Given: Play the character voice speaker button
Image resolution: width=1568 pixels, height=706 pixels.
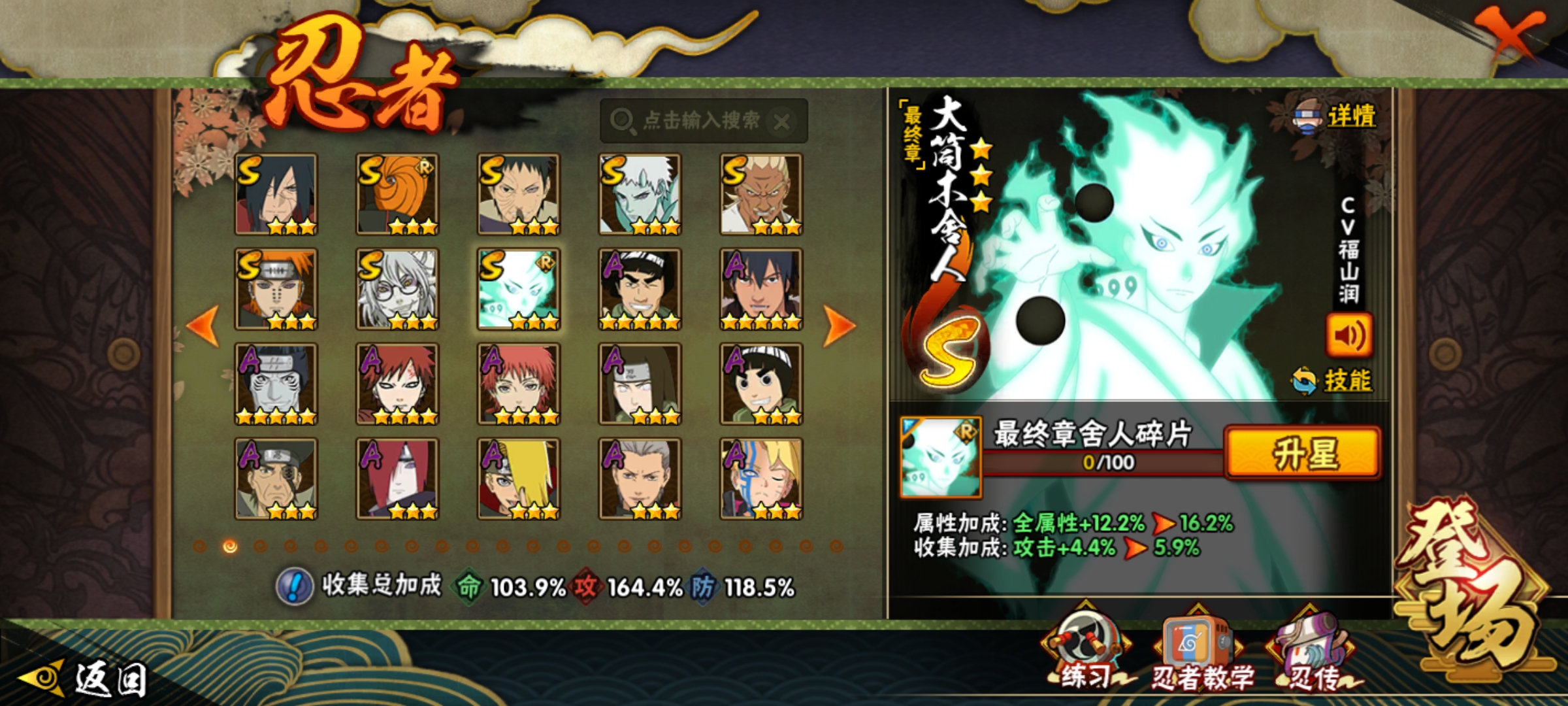Looking at the screenshot, I should click(x=1348, y=336).
